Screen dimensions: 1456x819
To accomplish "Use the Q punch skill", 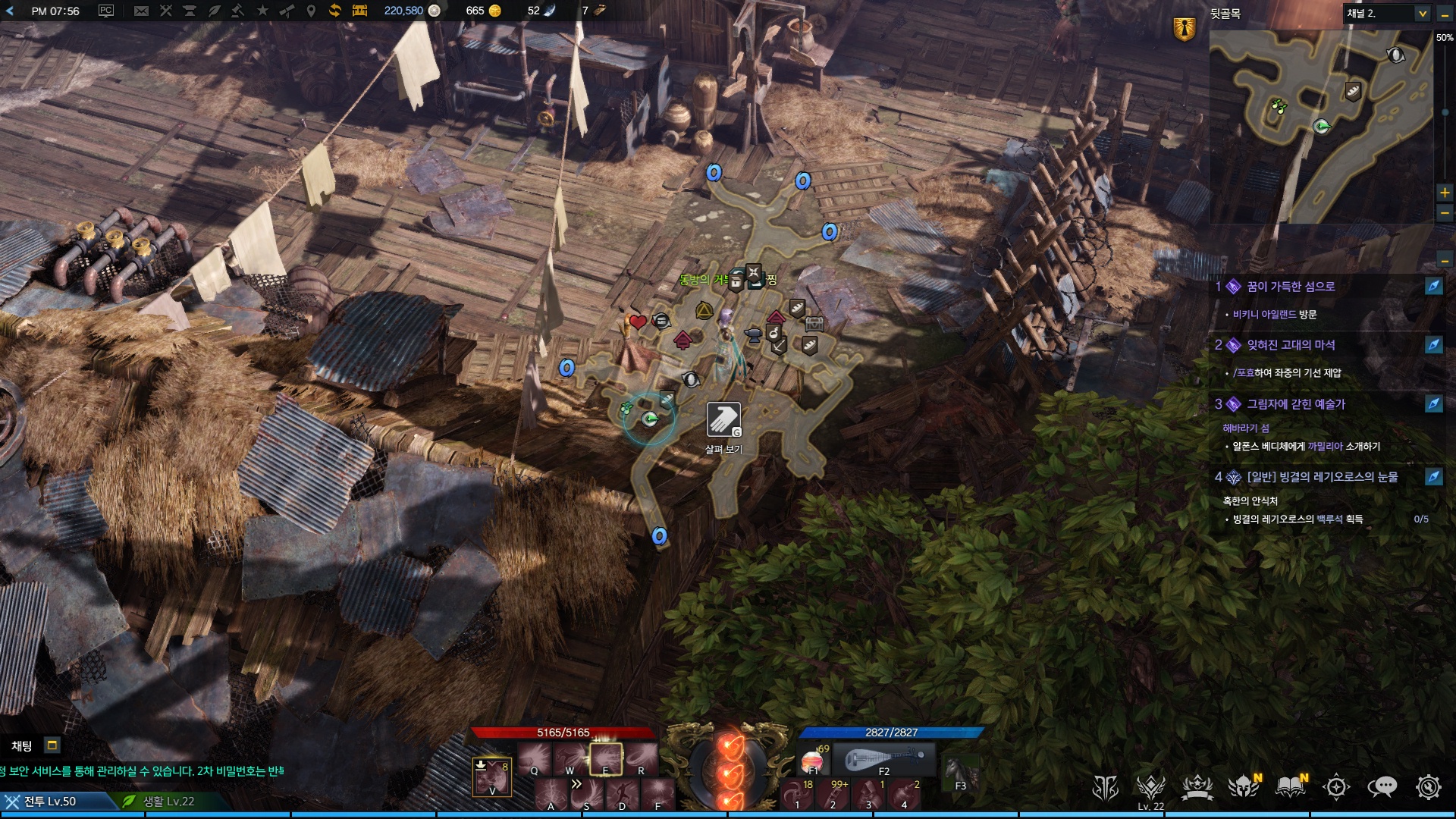I will (535, 758).
